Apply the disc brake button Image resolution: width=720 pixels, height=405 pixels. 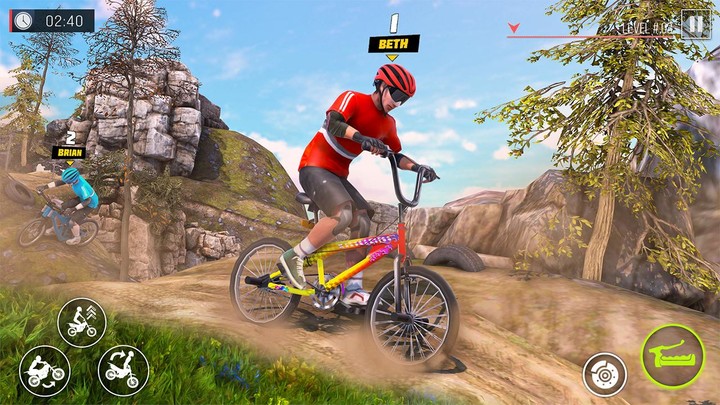[604, 374]
